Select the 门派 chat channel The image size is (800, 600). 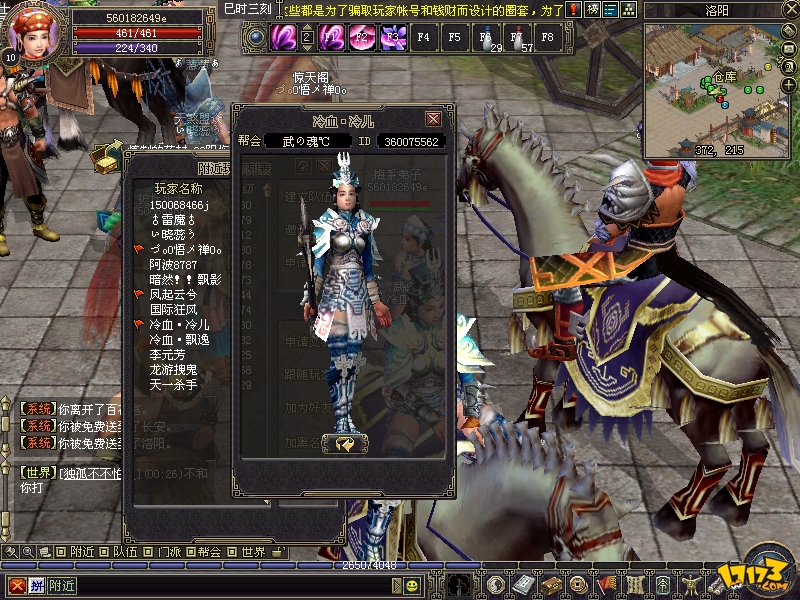click(168, 552)
